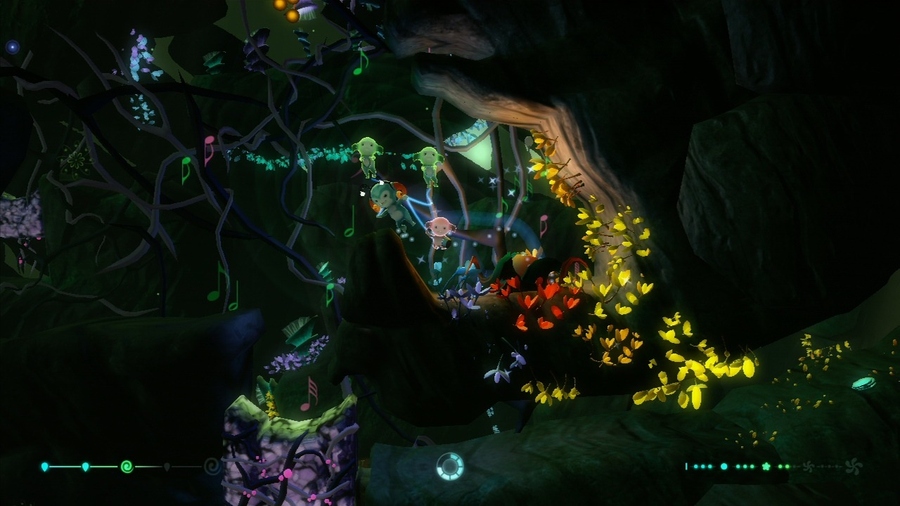Click the glowing ring icon at bottom center
900x506 pixels.
450,466
